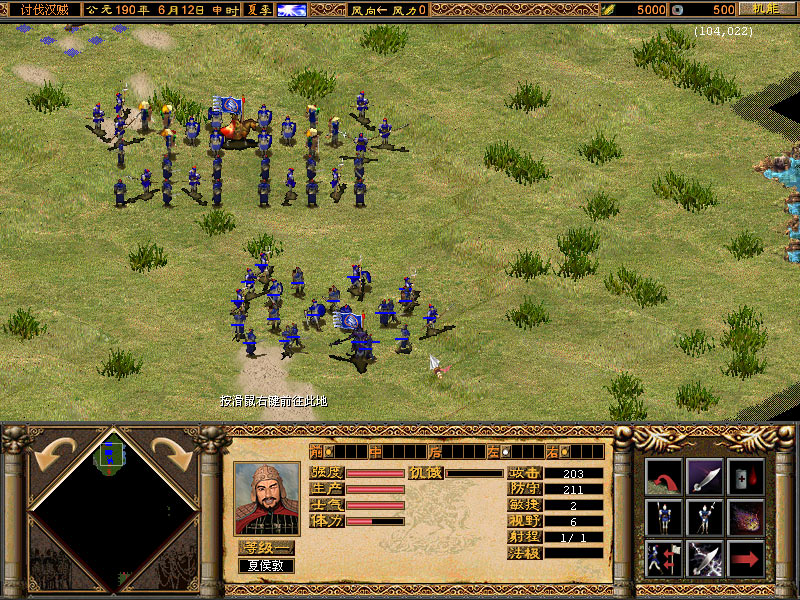Click the diamond minimap

coord(110,510)
